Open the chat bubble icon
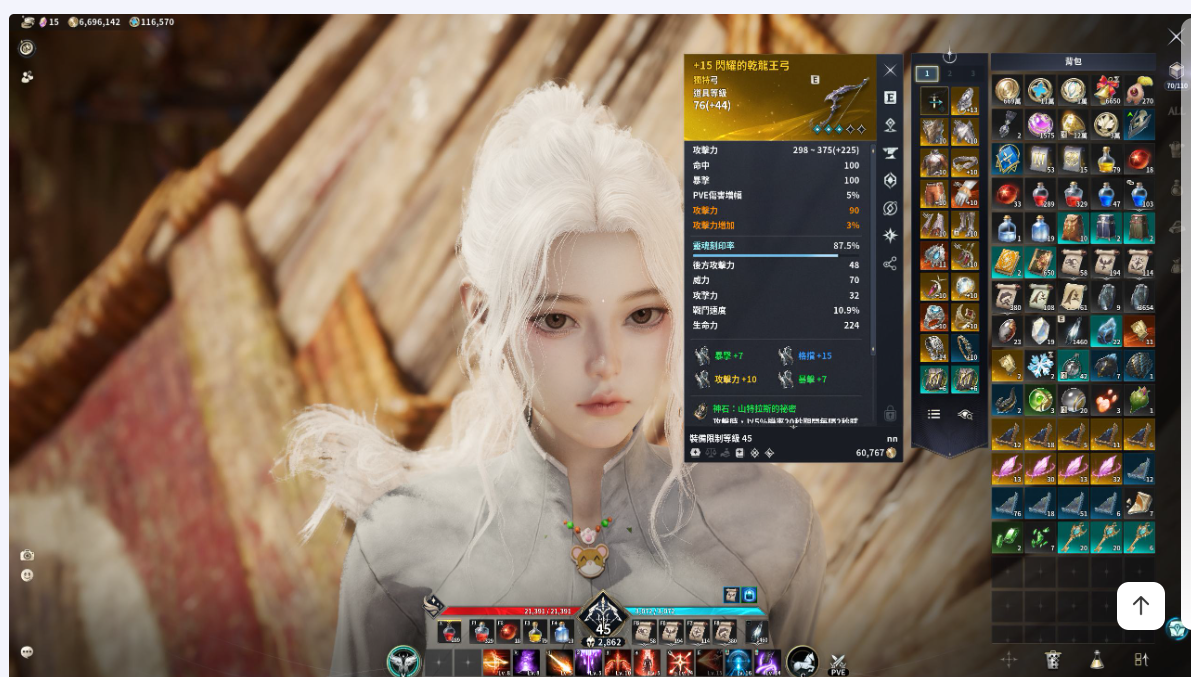Screen dimensions: 1191x677 click(27, 651)
